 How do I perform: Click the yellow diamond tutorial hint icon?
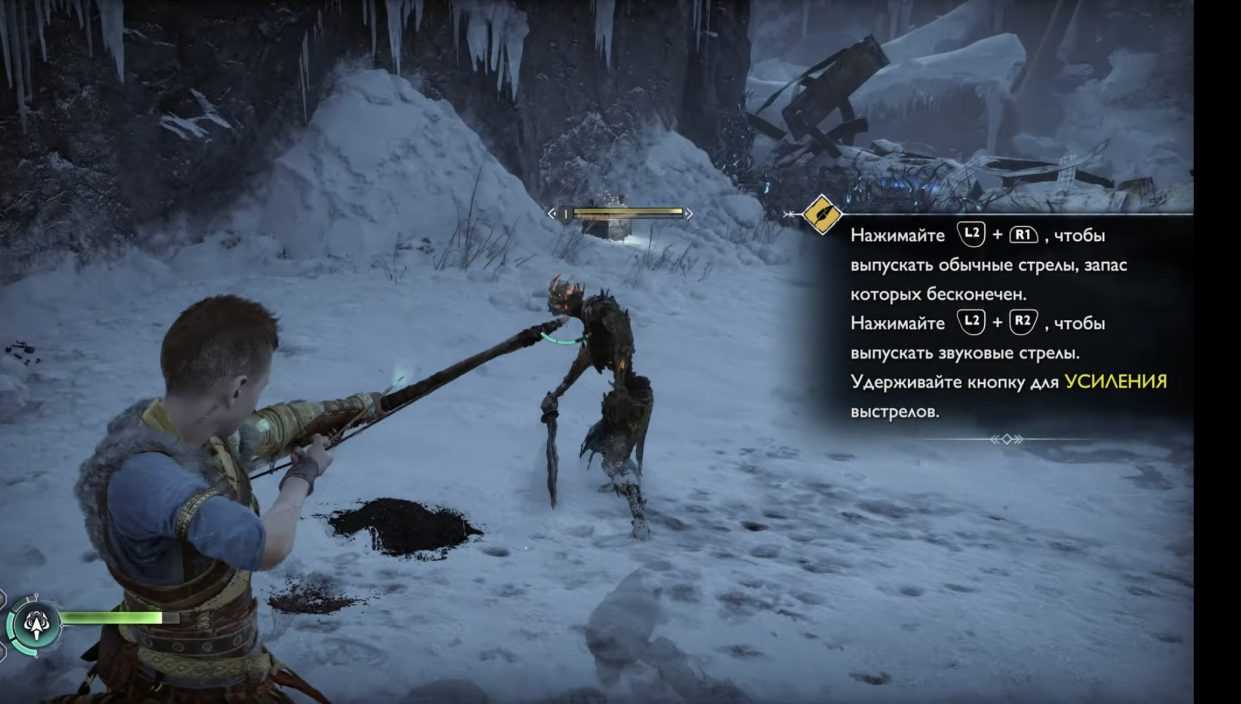click(822, 214)
